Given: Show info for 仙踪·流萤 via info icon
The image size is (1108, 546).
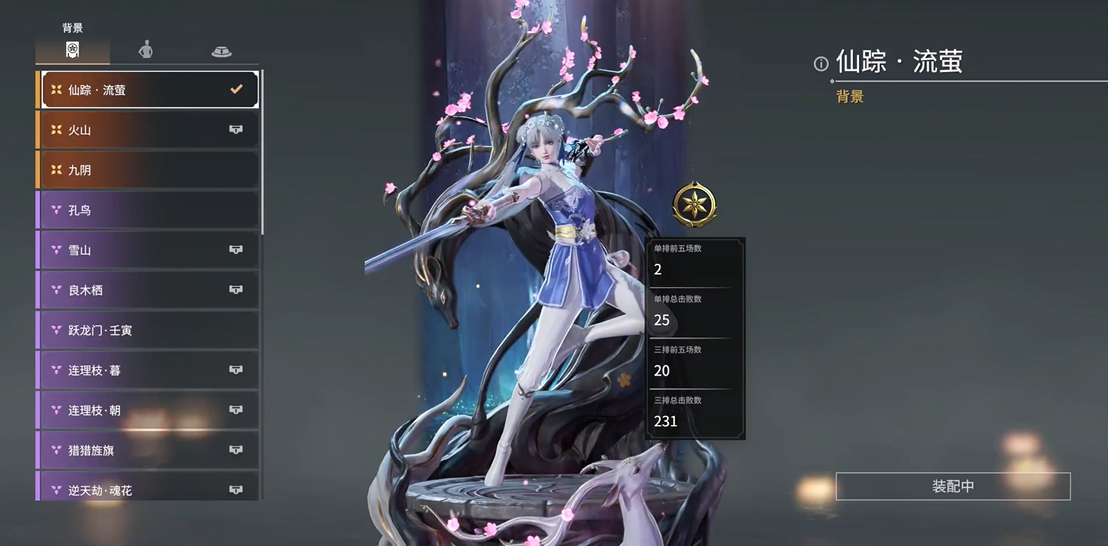Looking at the screenshot, I should click(821, 64).
